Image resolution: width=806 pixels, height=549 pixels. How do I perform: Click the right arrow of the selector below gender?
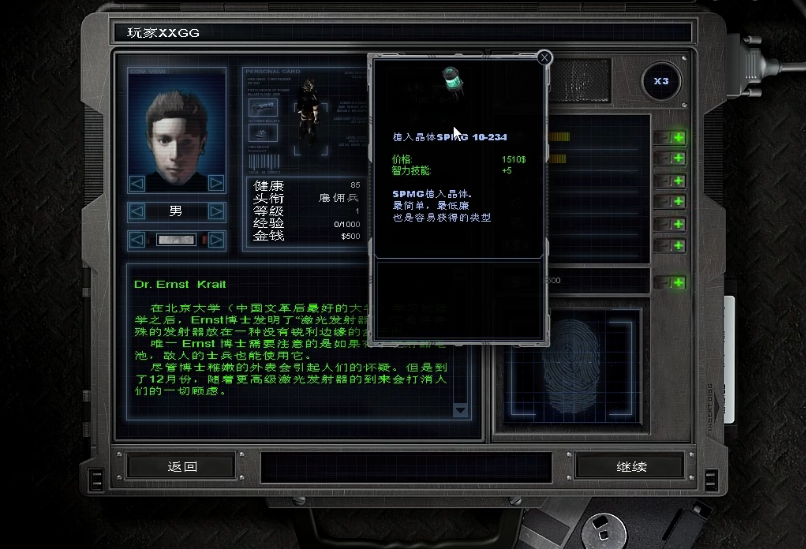coord(216,240)
